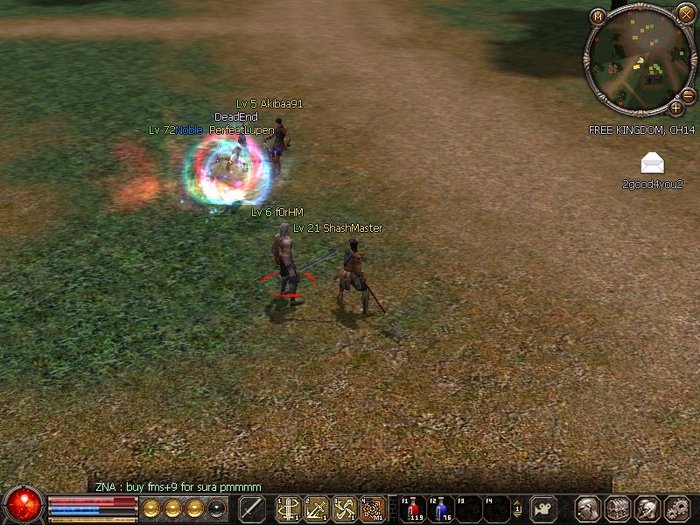
Task: Open the system options gear button
Action: point(676,508)
